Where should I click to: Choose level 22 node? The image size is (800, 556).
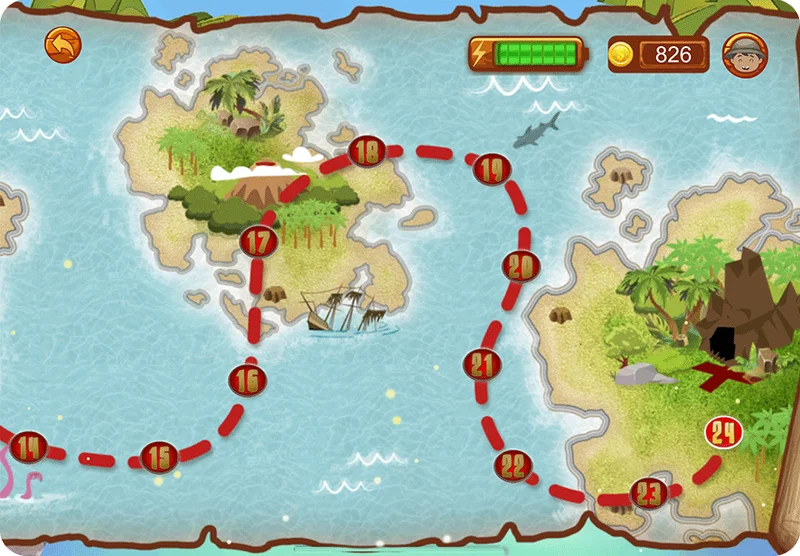click(513, 464)
